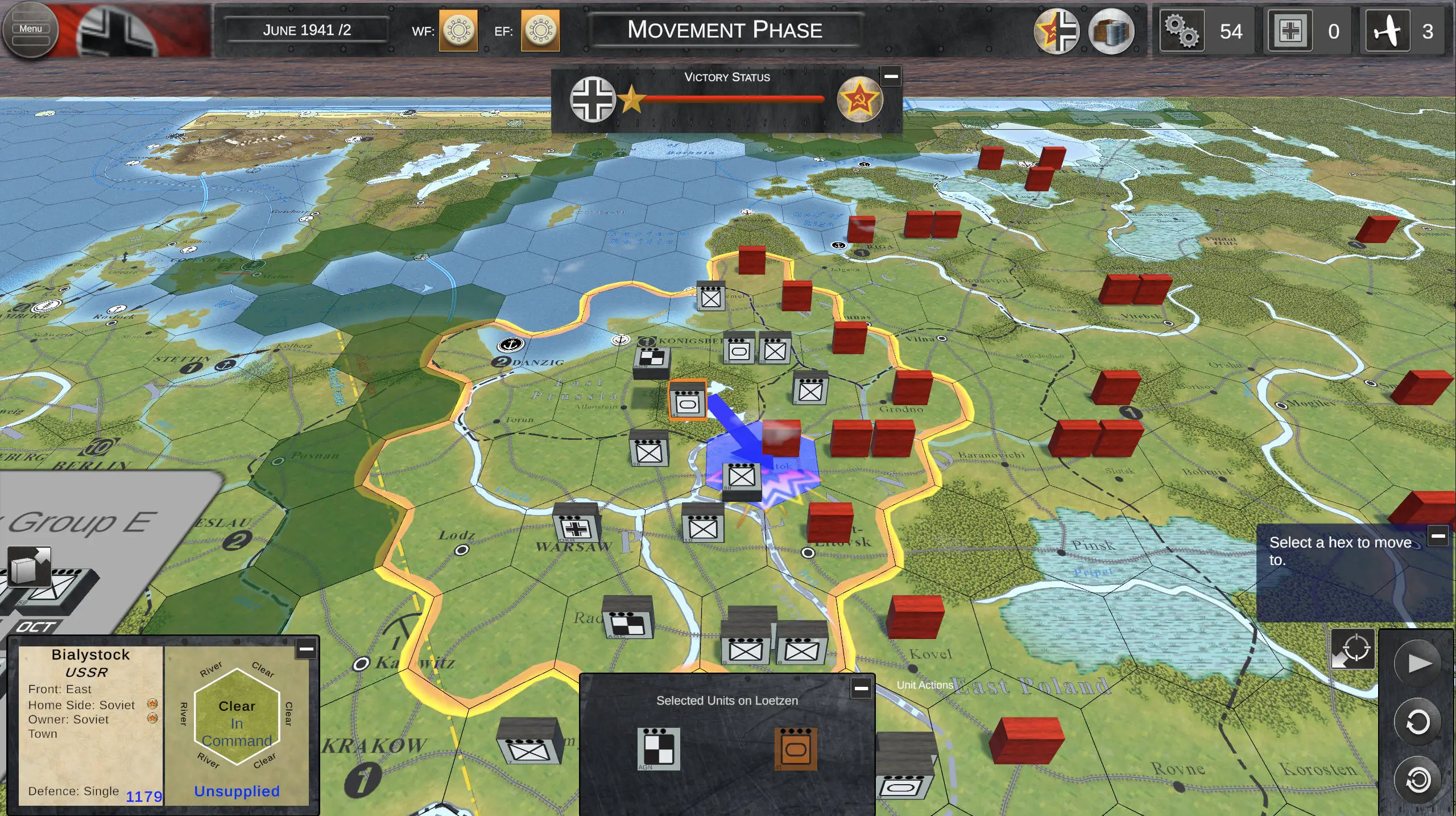Click the supplies crate icon in top bar
The height and width of the screenshot is (816, 1456).
click(1113, 31)
